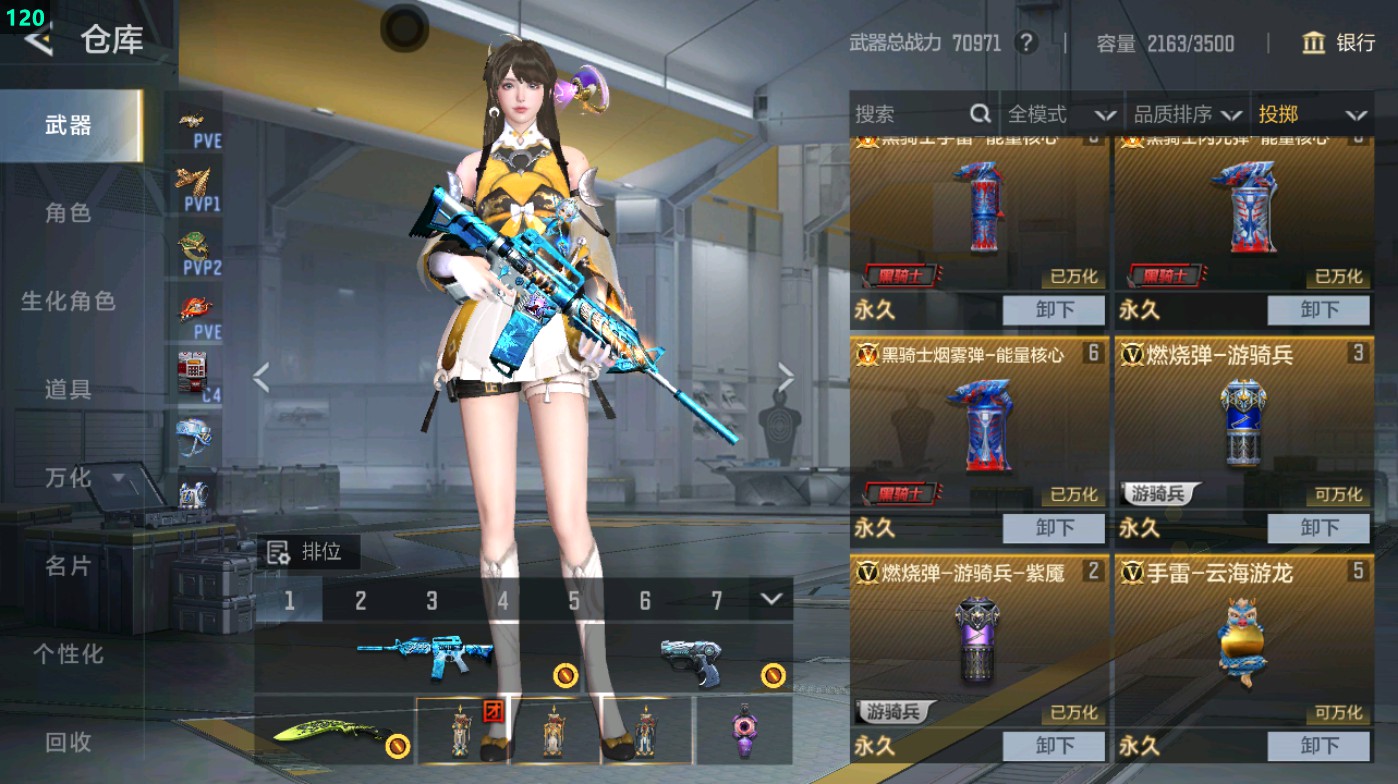Switch to the 回收 tab
This screenshot has width=1398, height=784.
pos(70,743)
